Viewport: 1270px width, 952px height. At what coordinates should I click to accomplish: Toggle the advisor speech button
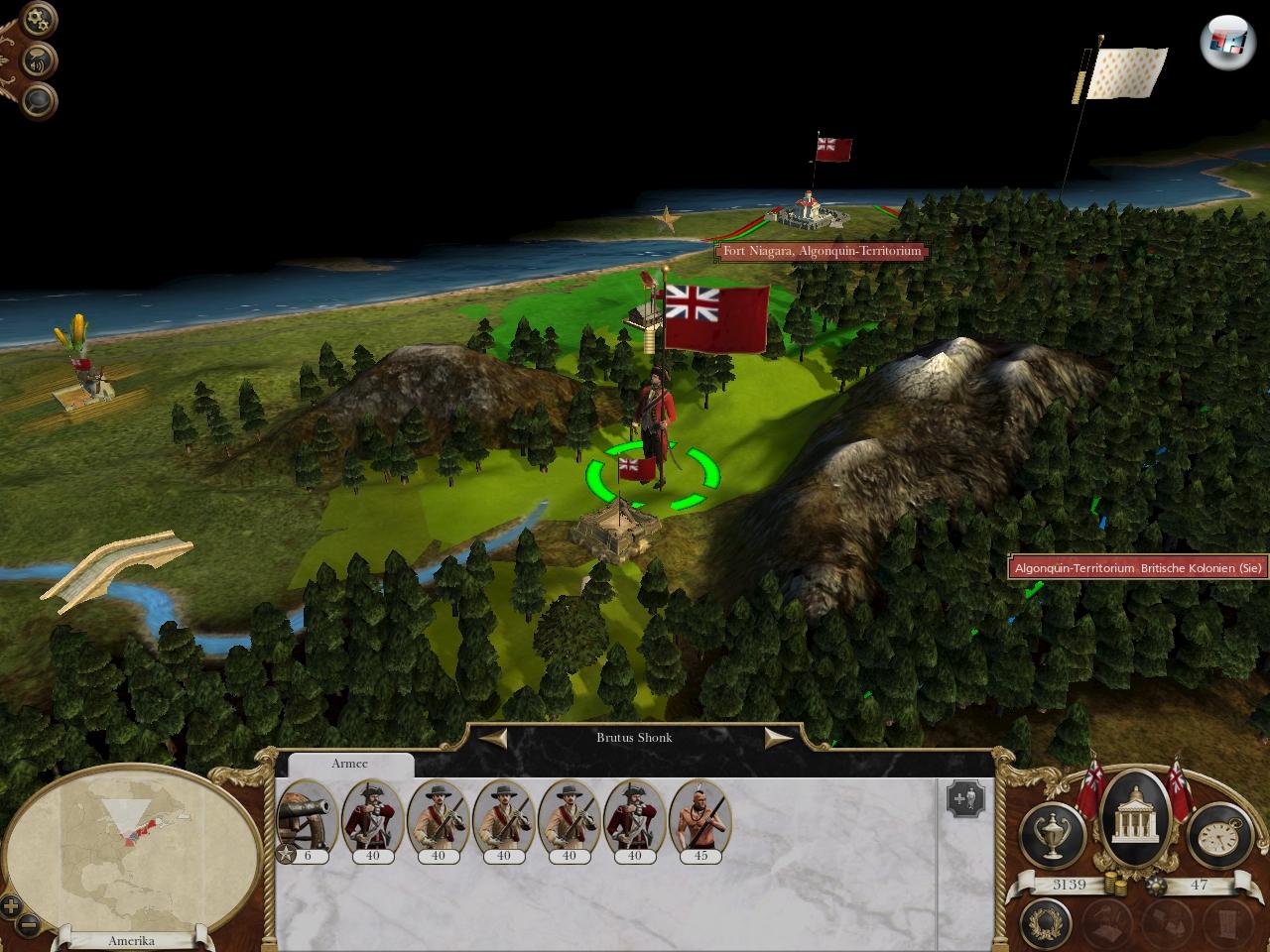click(x=41, y=59)
